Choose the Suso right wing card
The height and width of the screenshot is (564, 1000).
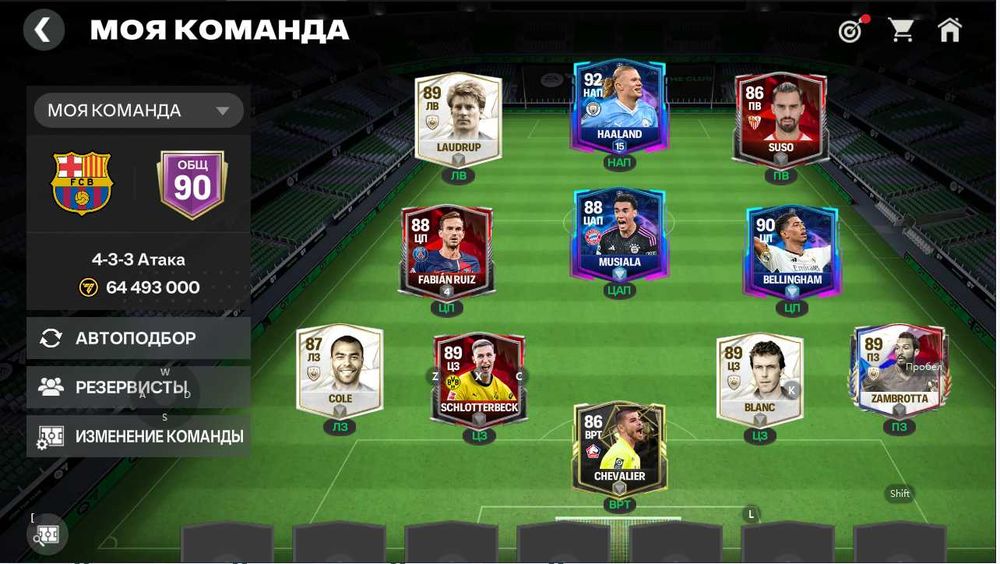click(x=780, y=120)
